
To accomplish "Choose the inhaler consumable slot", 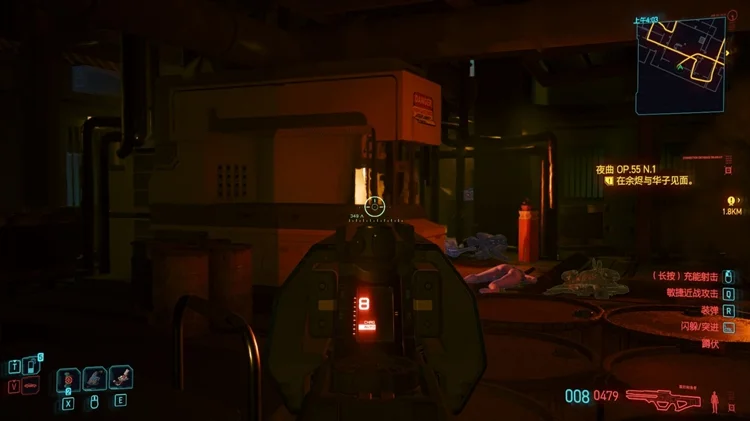I will pyautogui.click(x=120, y=378).
